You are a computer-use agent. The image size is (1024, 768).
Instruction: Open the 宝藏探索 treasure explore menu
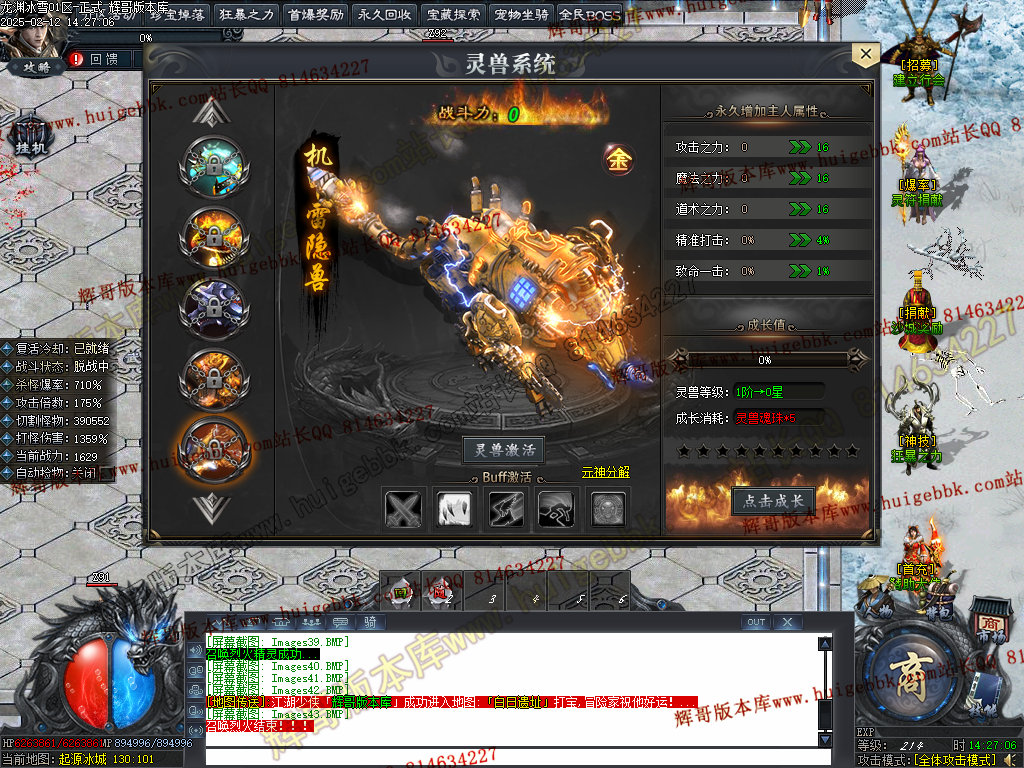pos(453,15)
